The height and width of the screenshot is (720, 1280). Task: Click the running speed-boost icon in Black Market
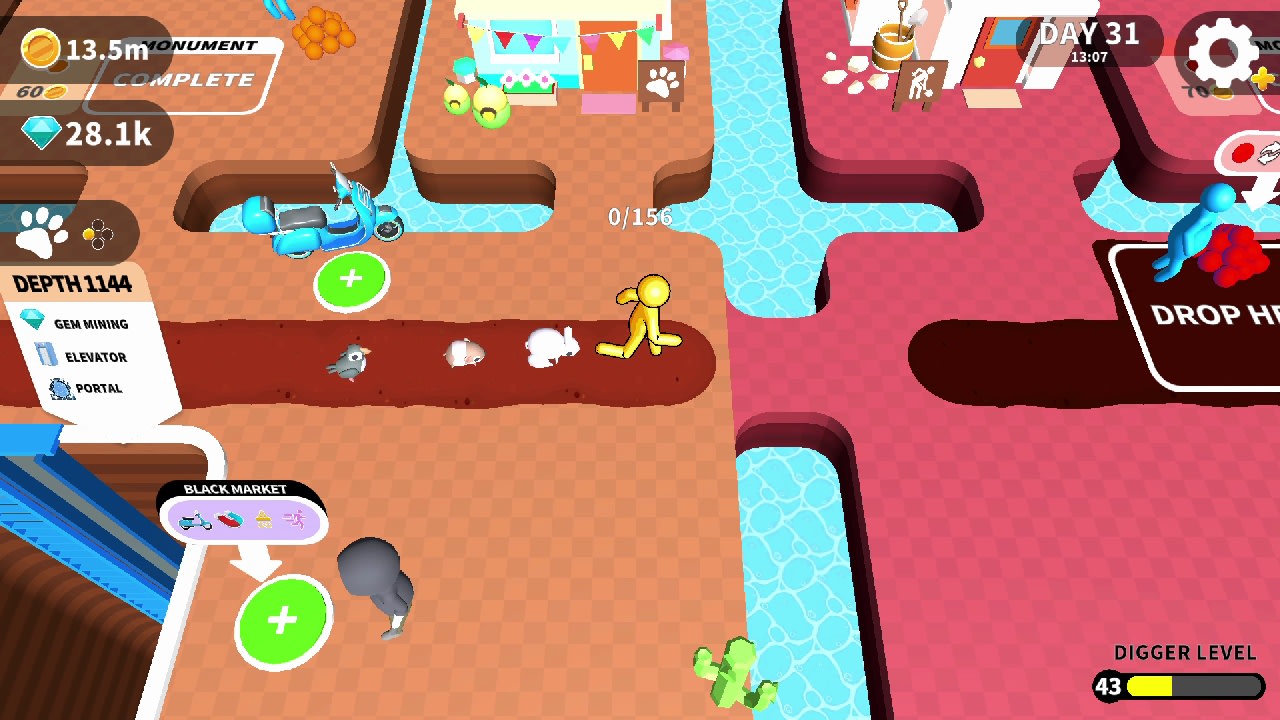(x=294, y=518)
